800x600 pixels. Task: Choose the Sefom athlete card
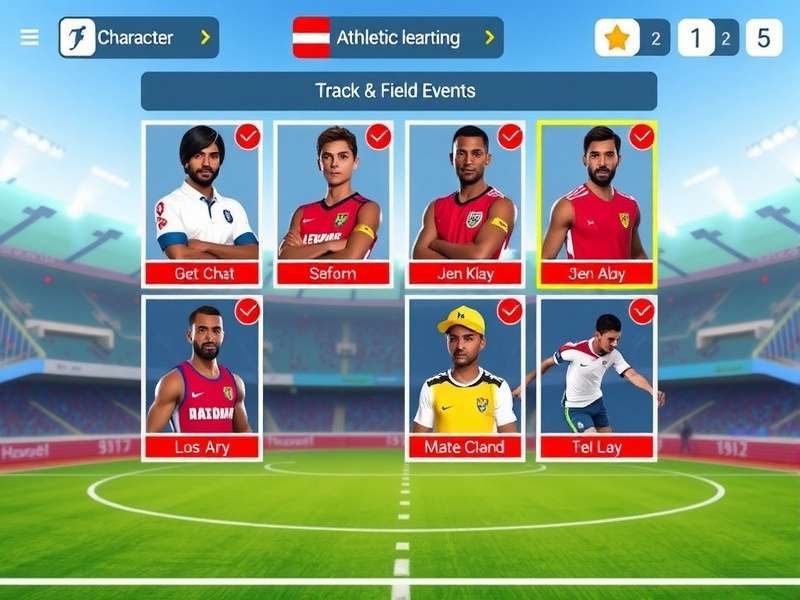click(333, 200)
